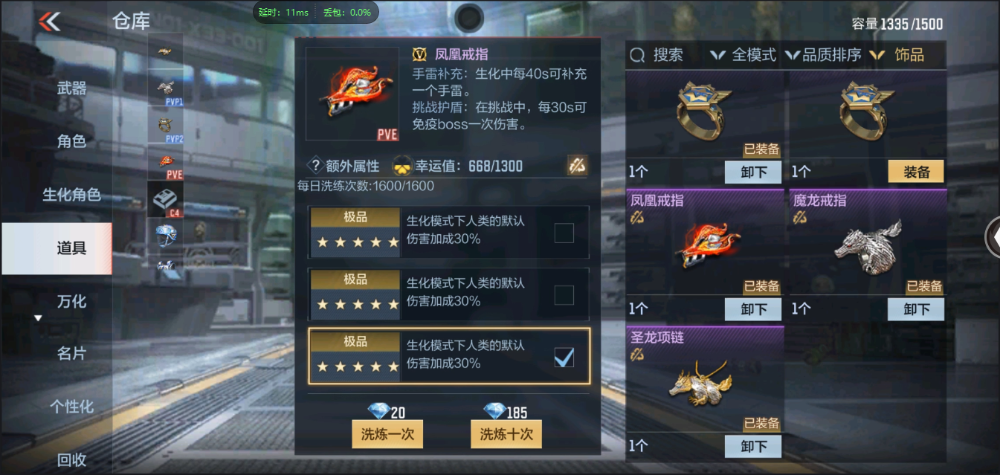The image size is (1000, 475).
Task: Click the 洗练一次 button
Action: 388,434
